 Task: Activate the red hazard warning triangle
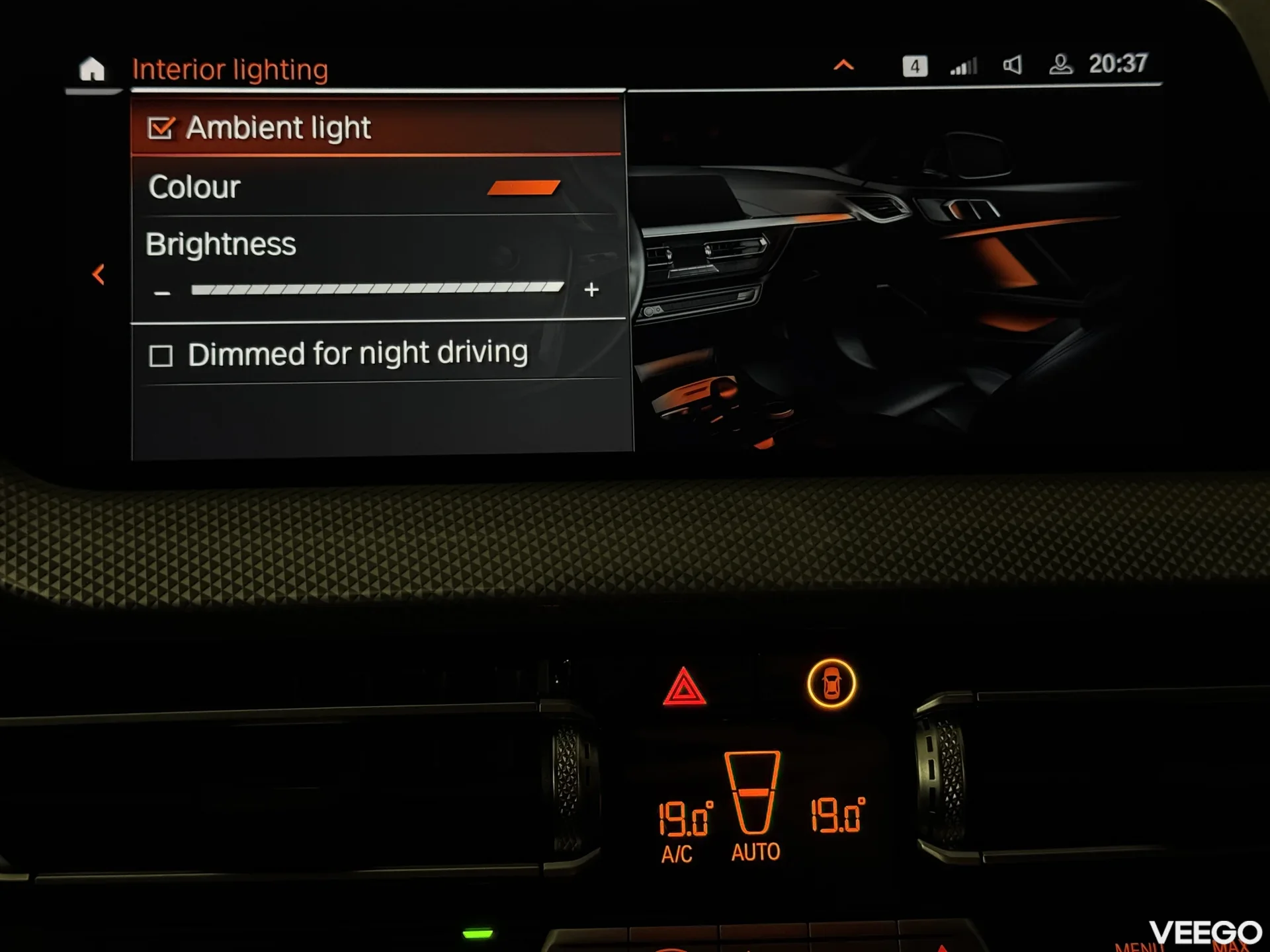pos(684,686)
